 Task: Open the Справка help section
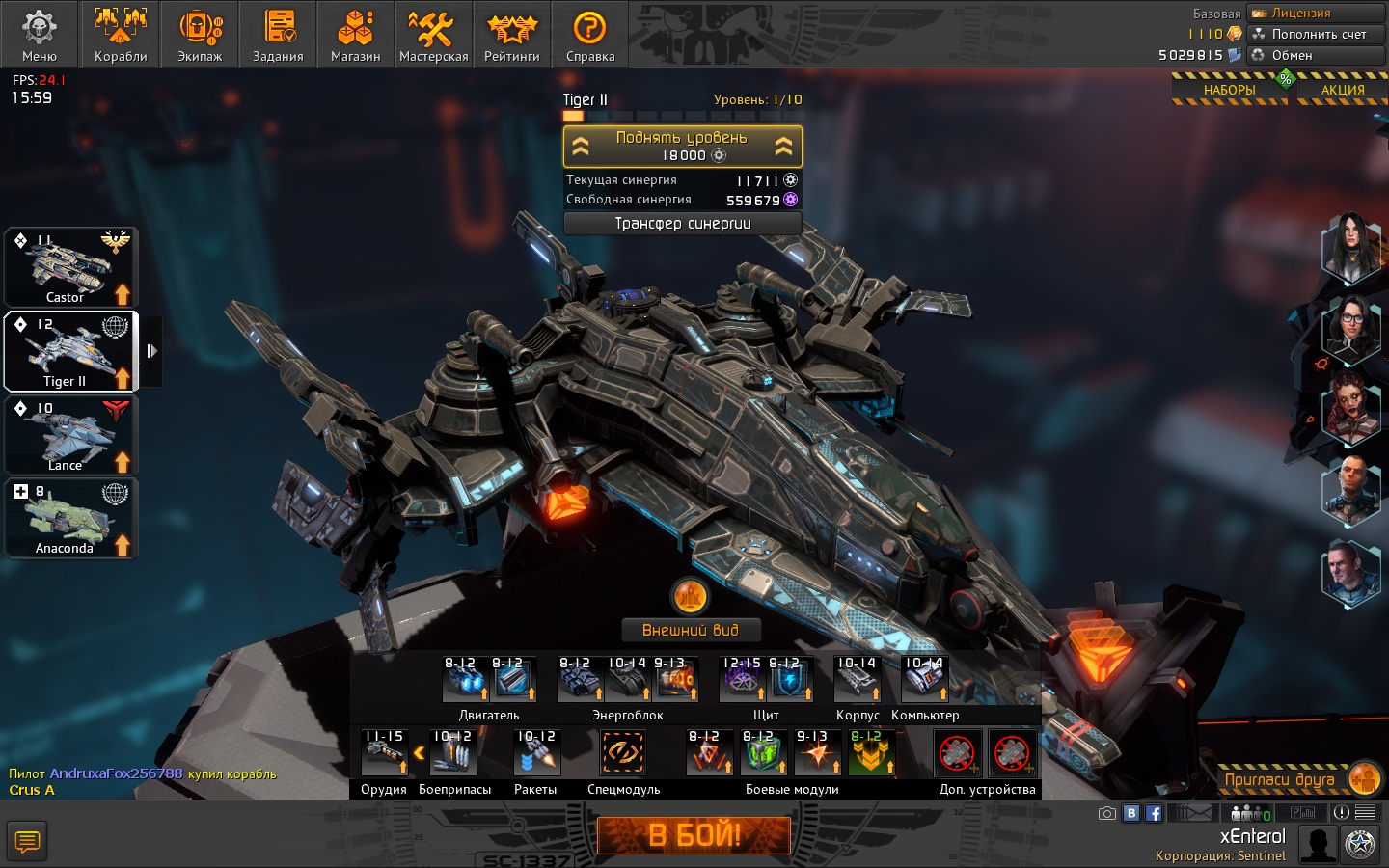pyautogui.click(x=589, y=35)
